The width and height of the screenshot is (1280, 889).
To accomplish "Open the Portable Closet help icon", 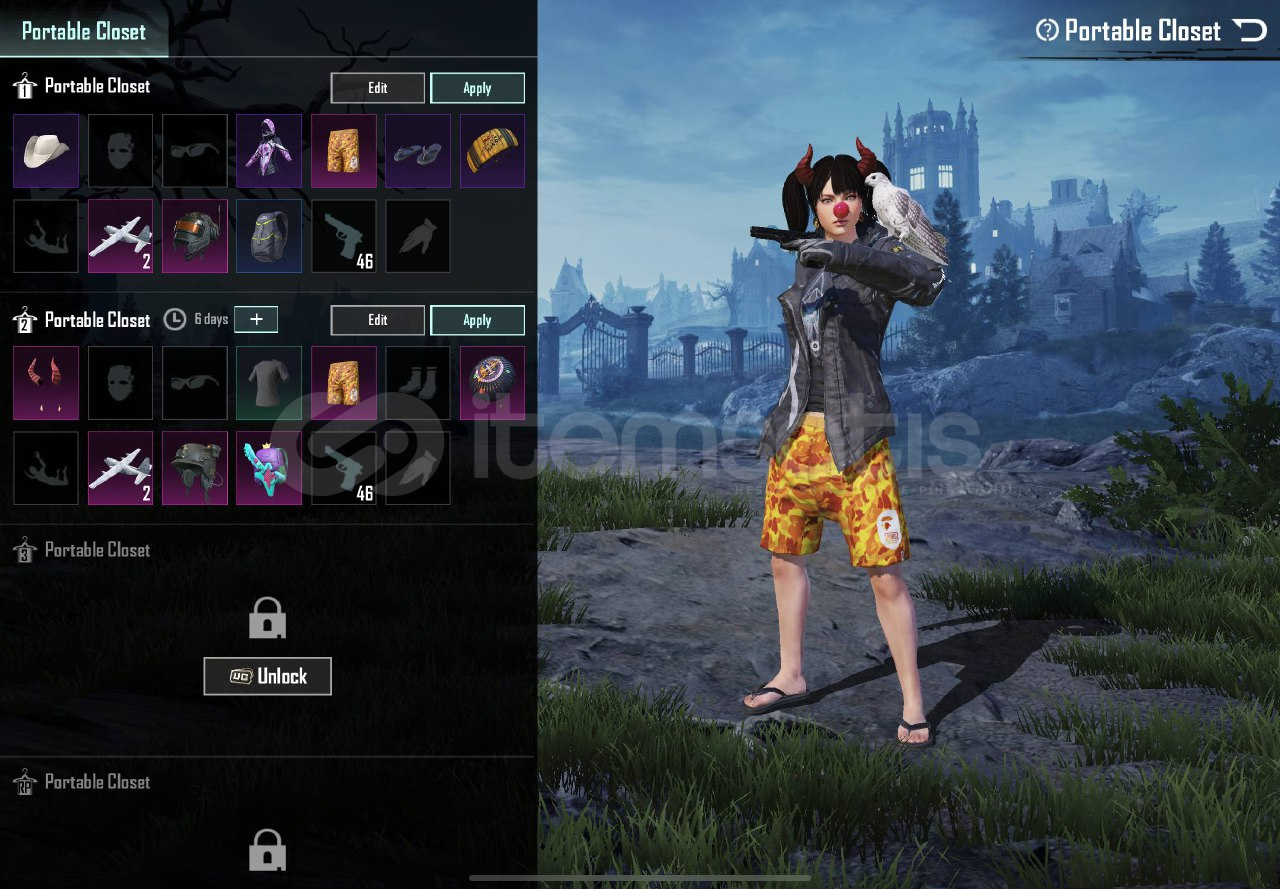I will tap(1047, 31).
